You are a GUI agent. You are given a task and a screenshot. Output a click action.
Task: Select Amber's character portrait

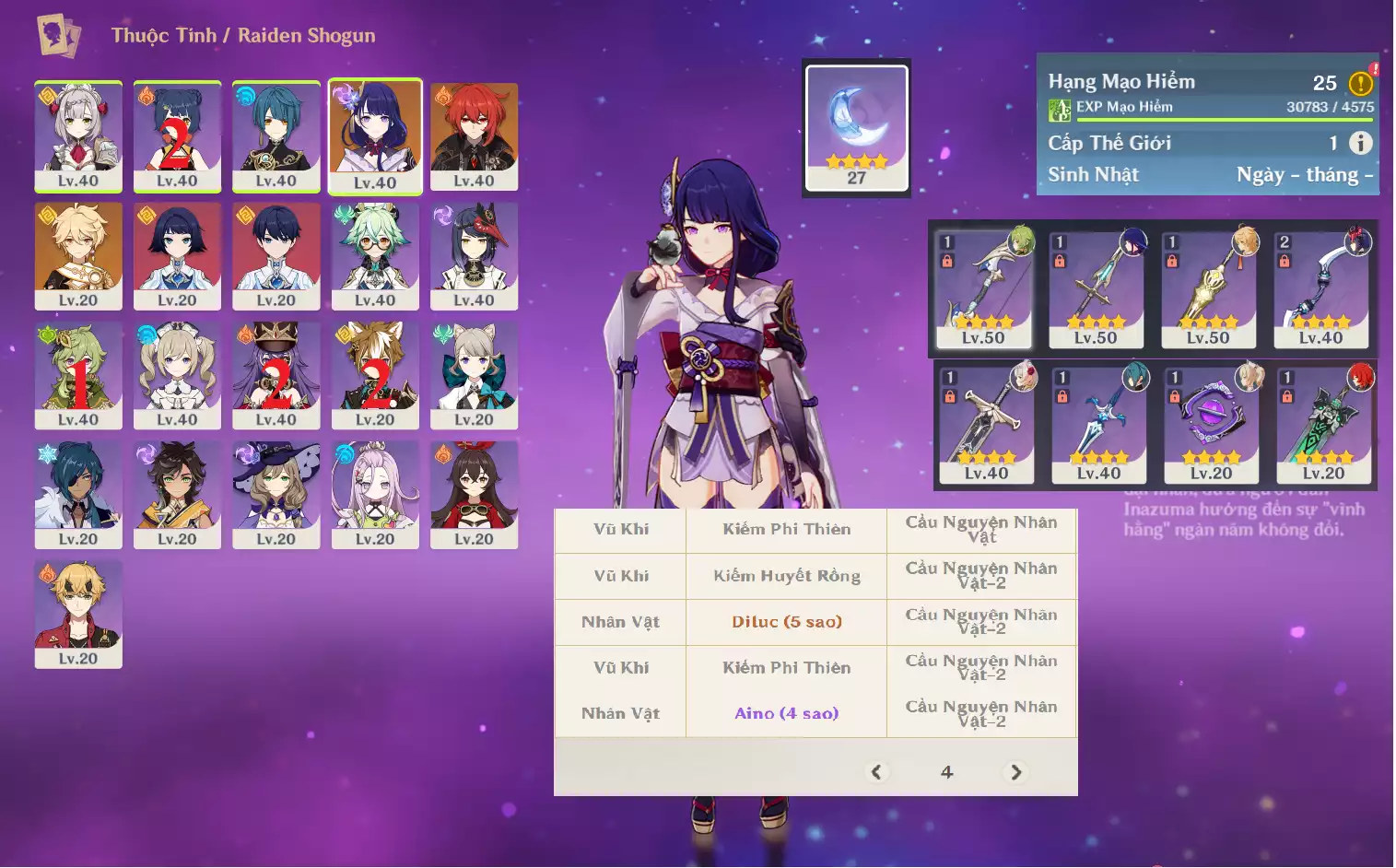click(x=474, y=494)
